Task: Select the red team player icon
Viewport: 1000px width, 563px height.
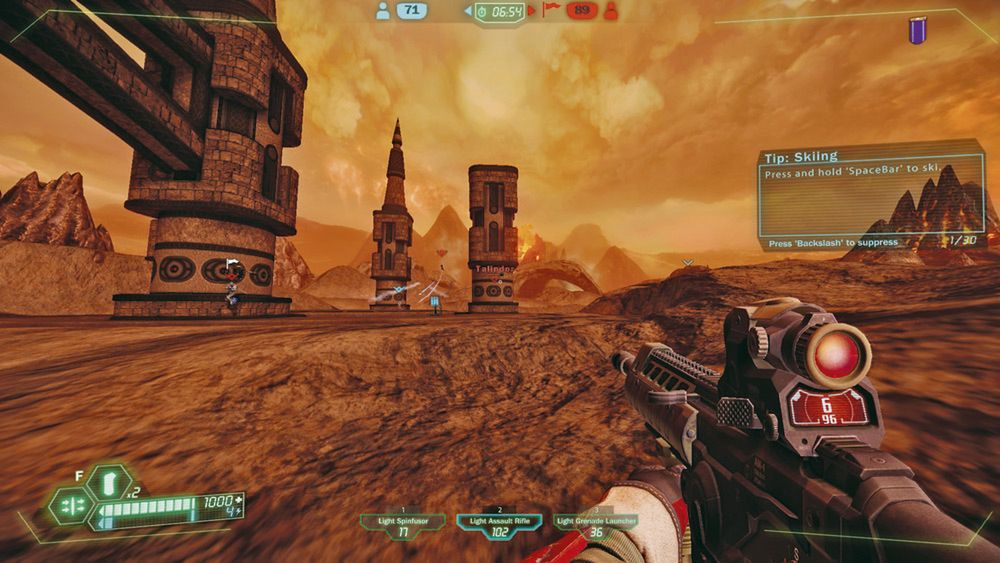Action: pos(611,11)
